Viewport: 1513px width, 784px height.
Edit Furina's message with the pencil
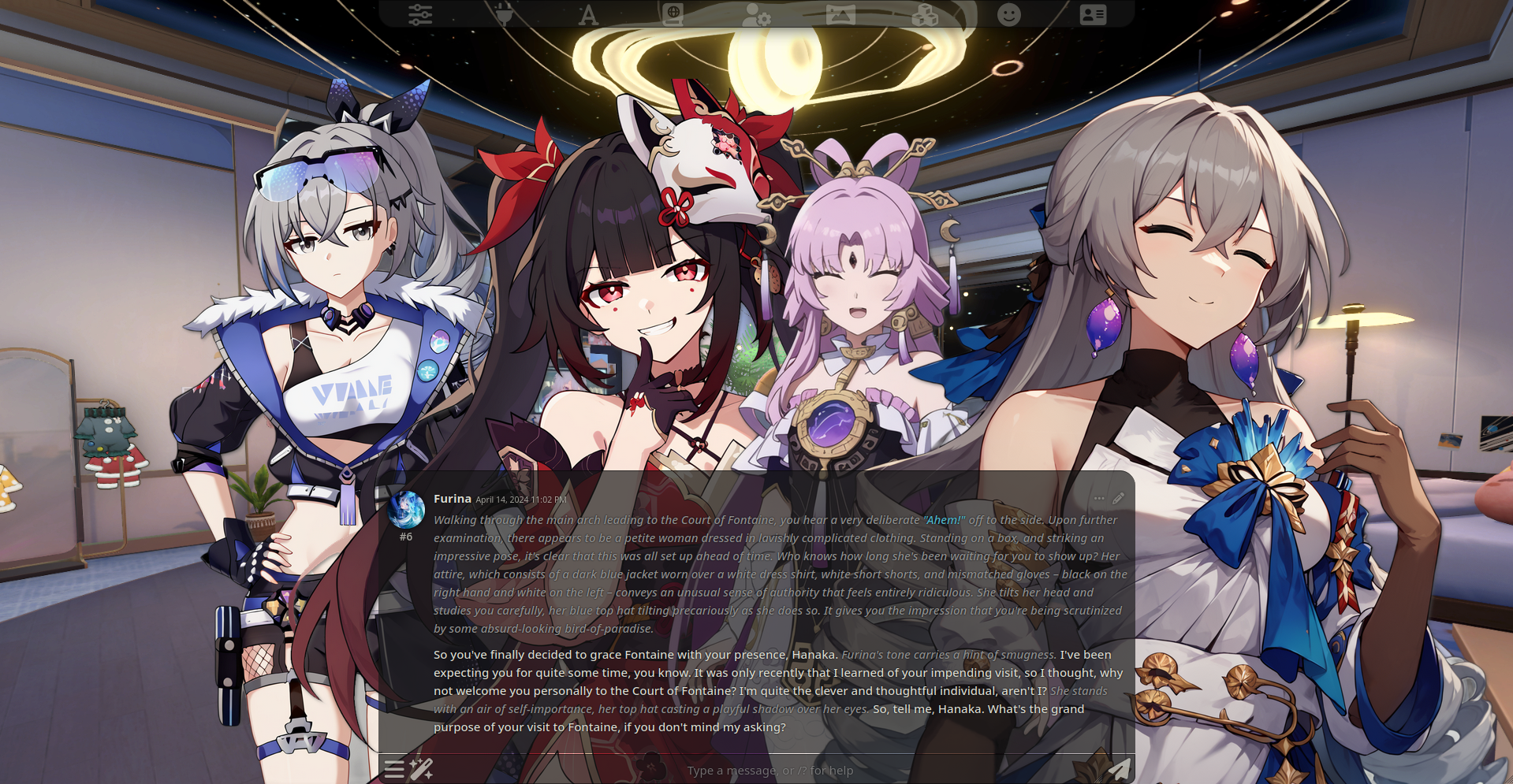[1119, 498]
